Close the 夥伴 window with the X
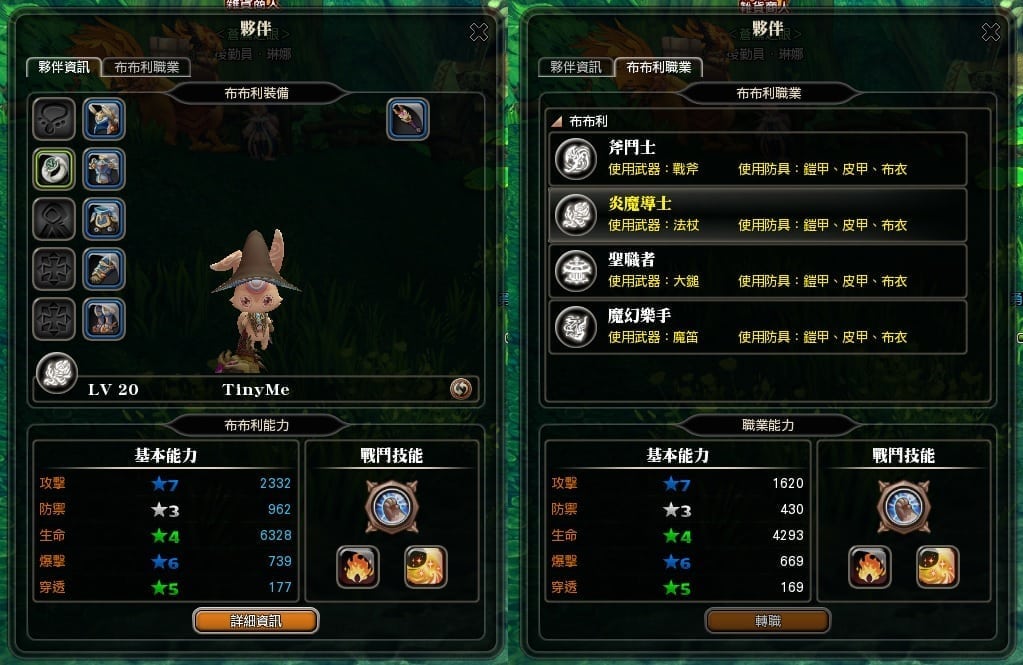 [479, 33]
